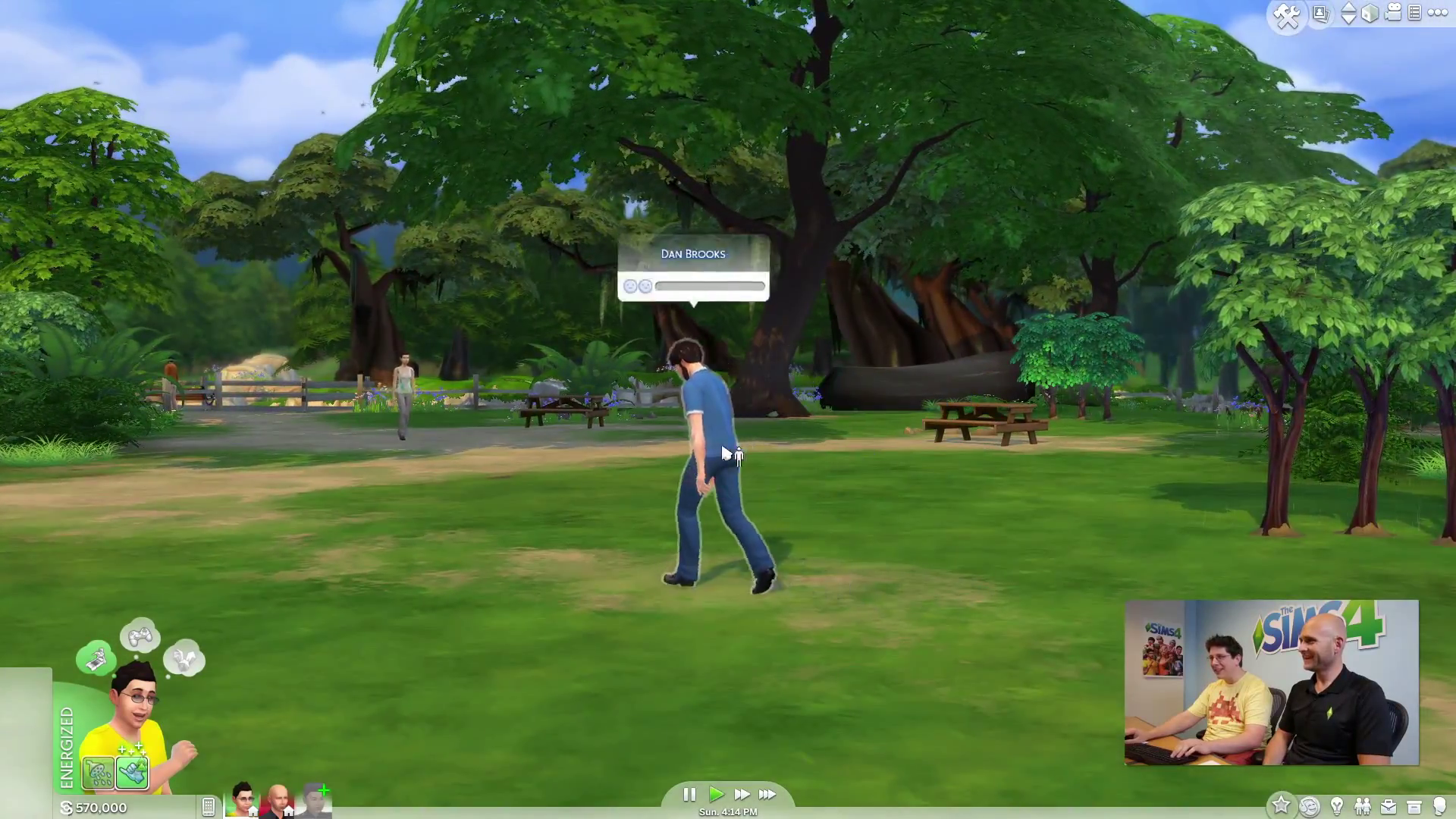1456x819 pixels.
Task: Select the rabbit whim bubble
Action: click(184, 659)
